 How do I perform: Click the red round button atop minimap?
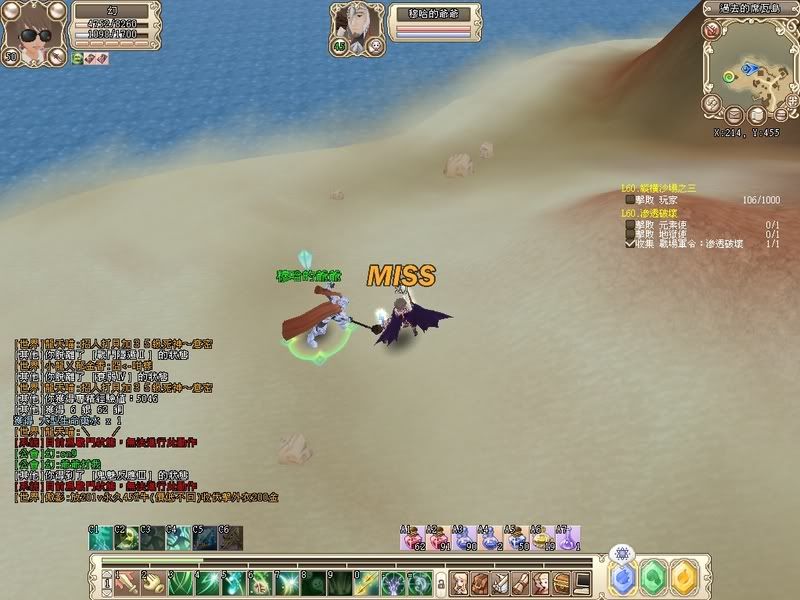click(711, 31)
